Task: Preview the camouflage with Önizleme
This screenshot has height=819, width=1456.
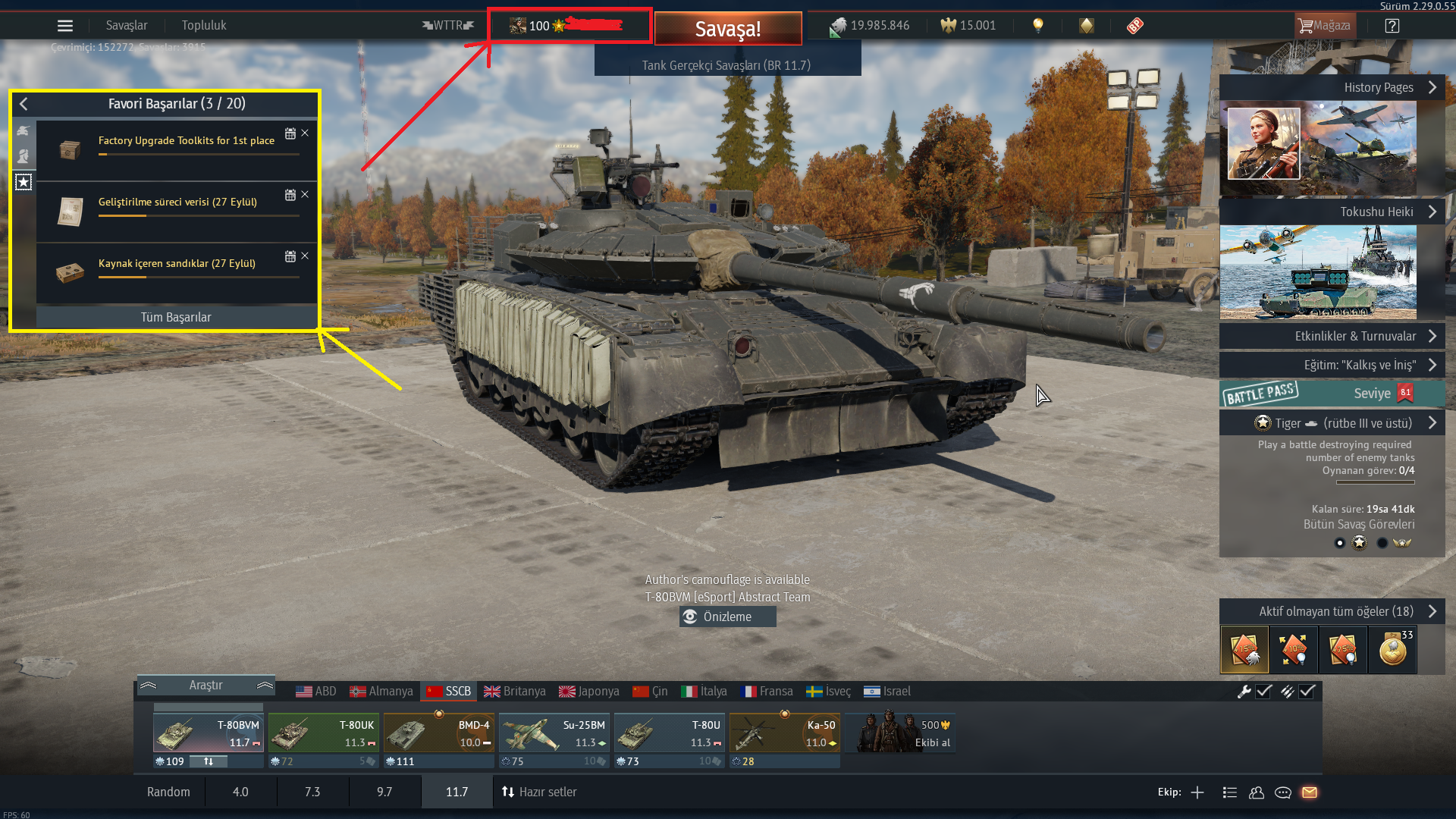Action: (727, 617)
